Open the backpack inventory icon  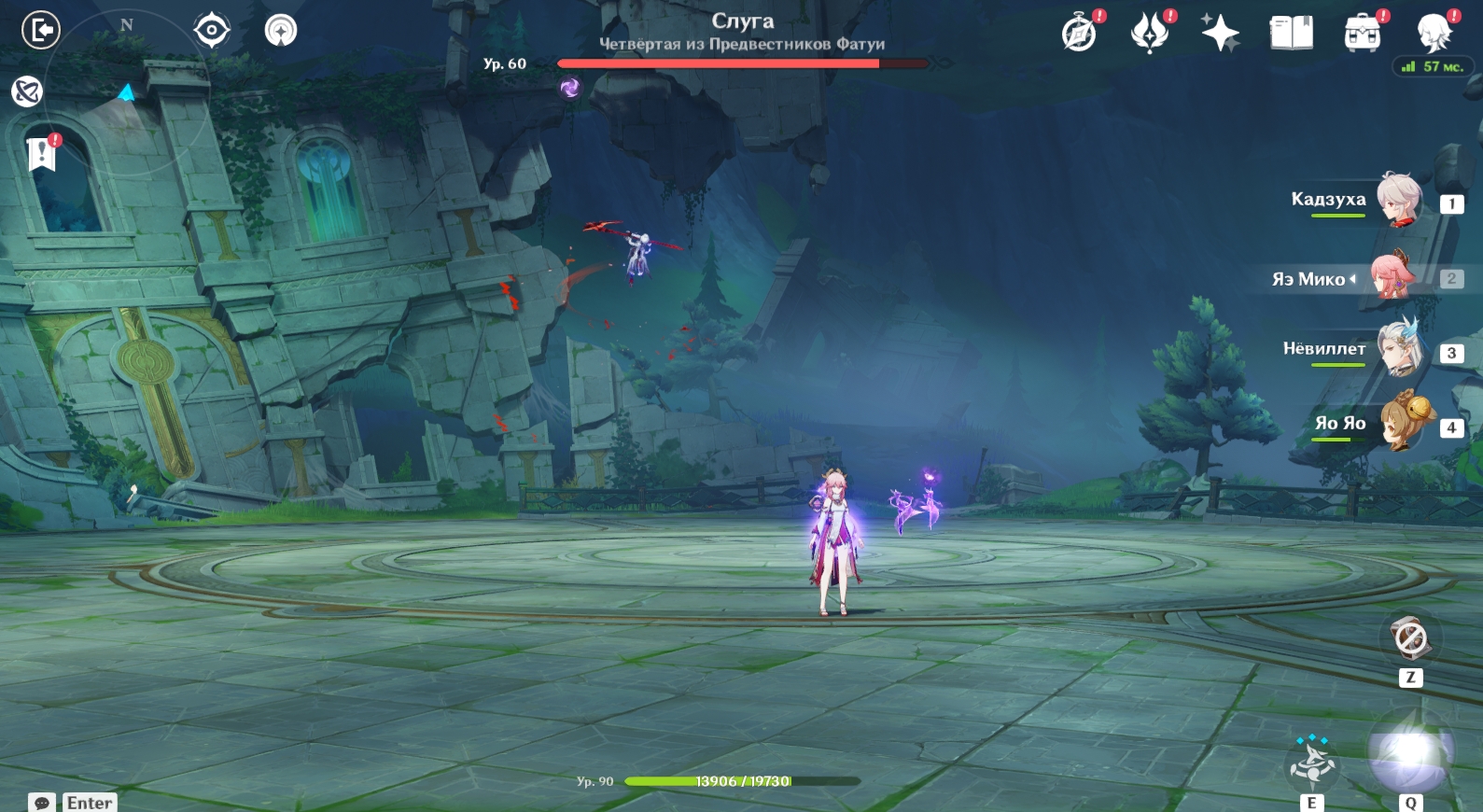coord(1362,34)
